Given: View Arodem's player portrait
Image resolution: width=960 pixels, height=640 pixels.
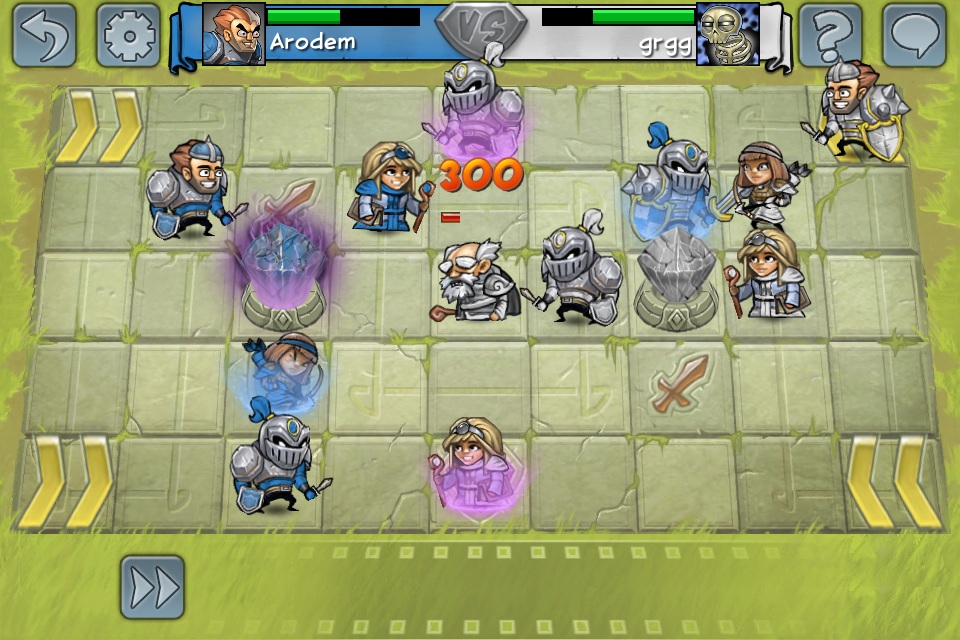Looking at the screenshot, I should pos(234,34).
